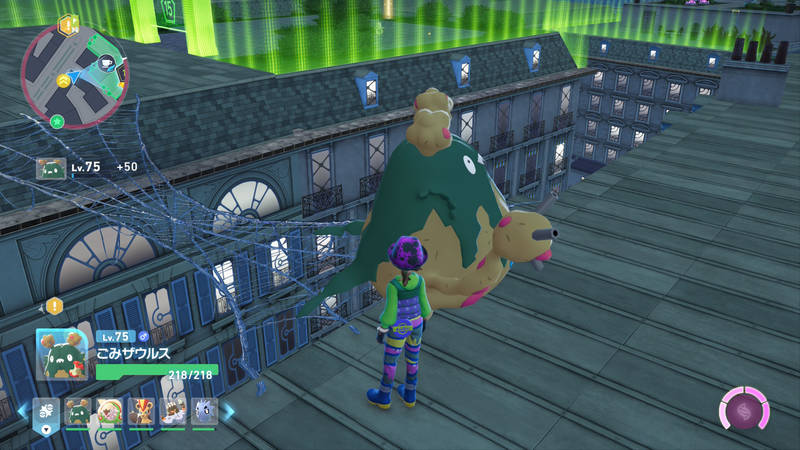The height and width of the screenshot is (450, 800).
Task: Click the yellow chevron marker on minimap
Action: point(64,80)
